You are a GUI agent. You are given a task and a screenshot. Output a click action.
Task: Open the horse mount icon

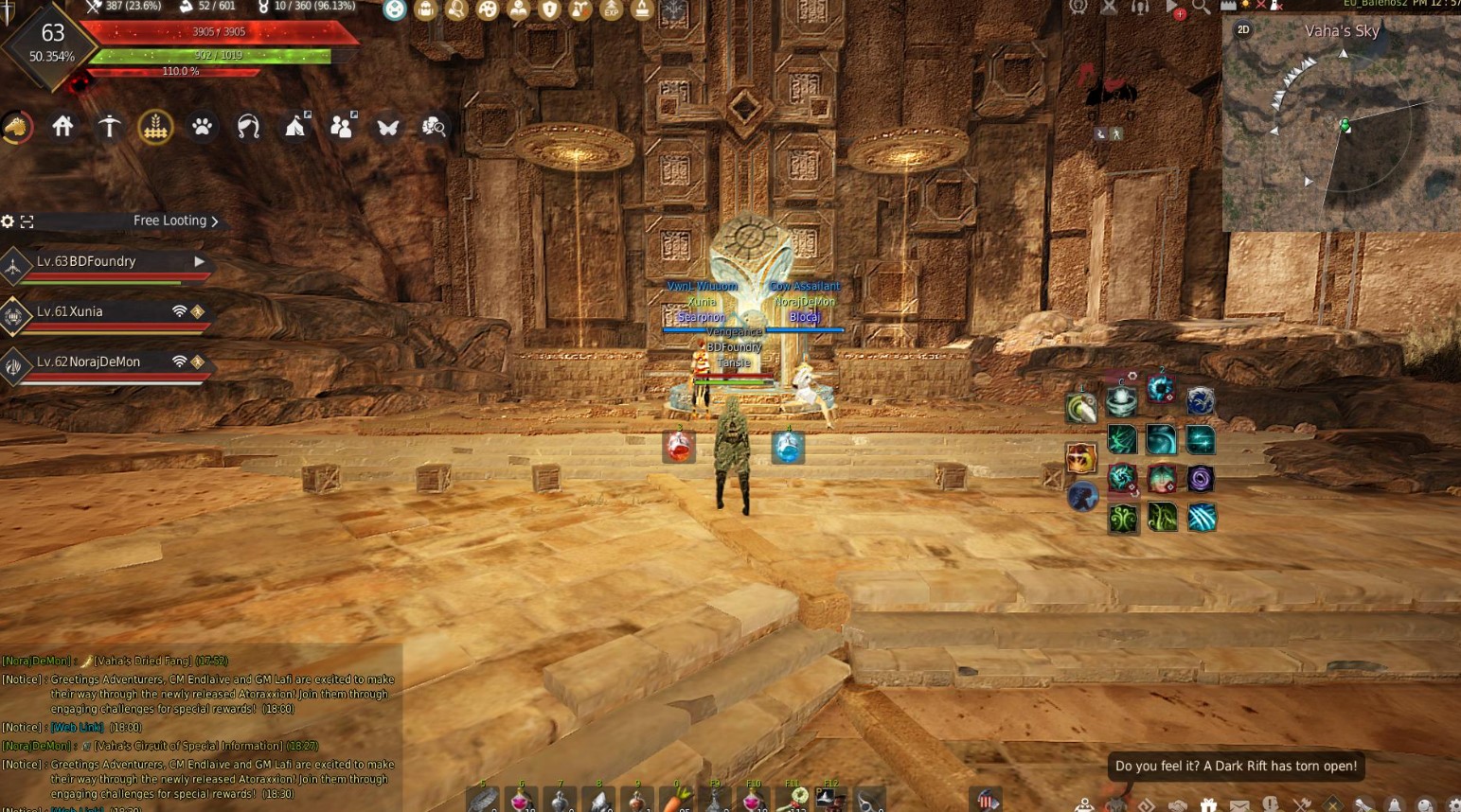tap(16, 127)
